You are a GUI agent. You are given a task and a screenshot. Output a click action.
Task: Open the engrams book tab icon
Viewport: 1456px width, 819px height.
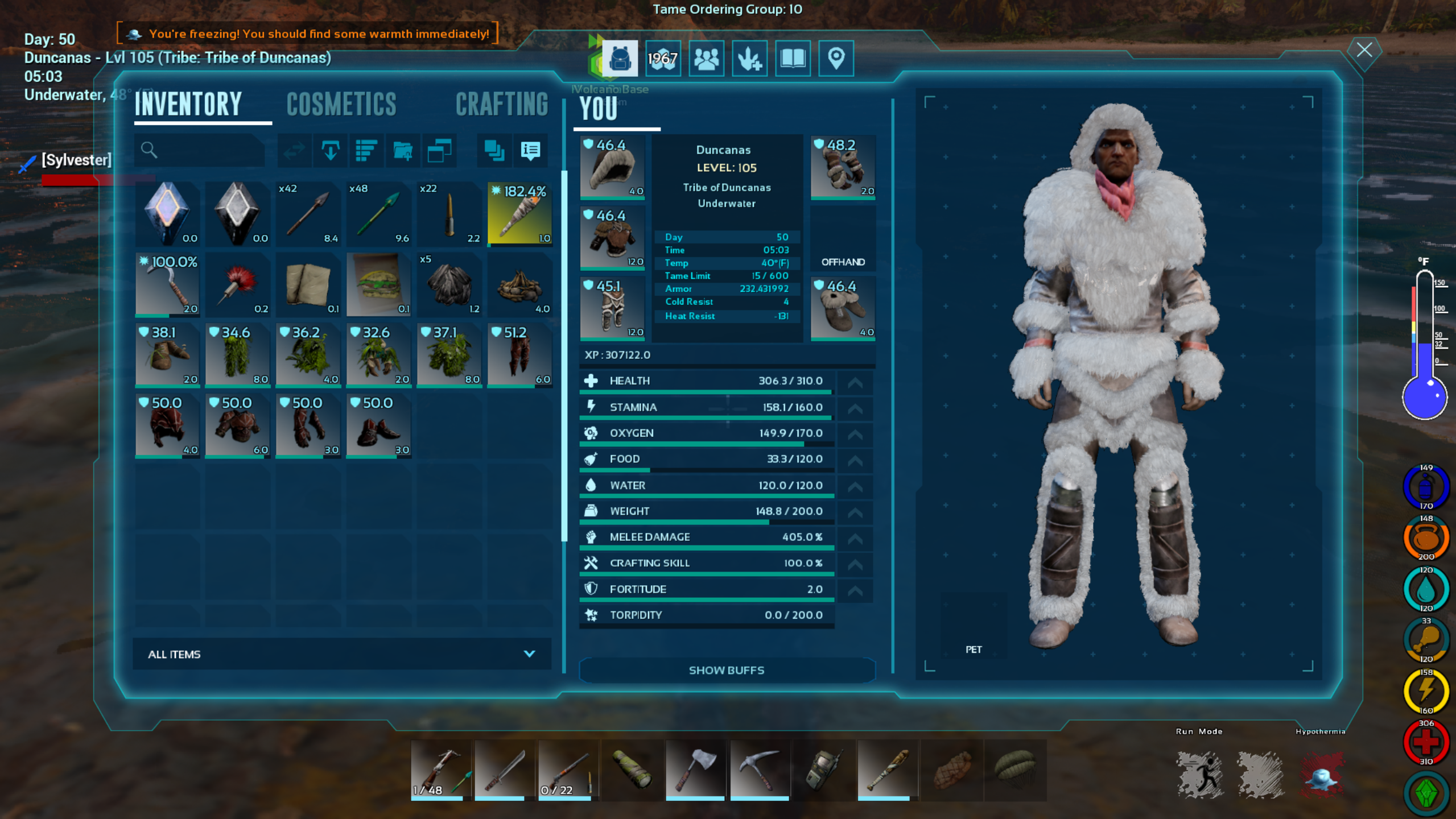793,59
